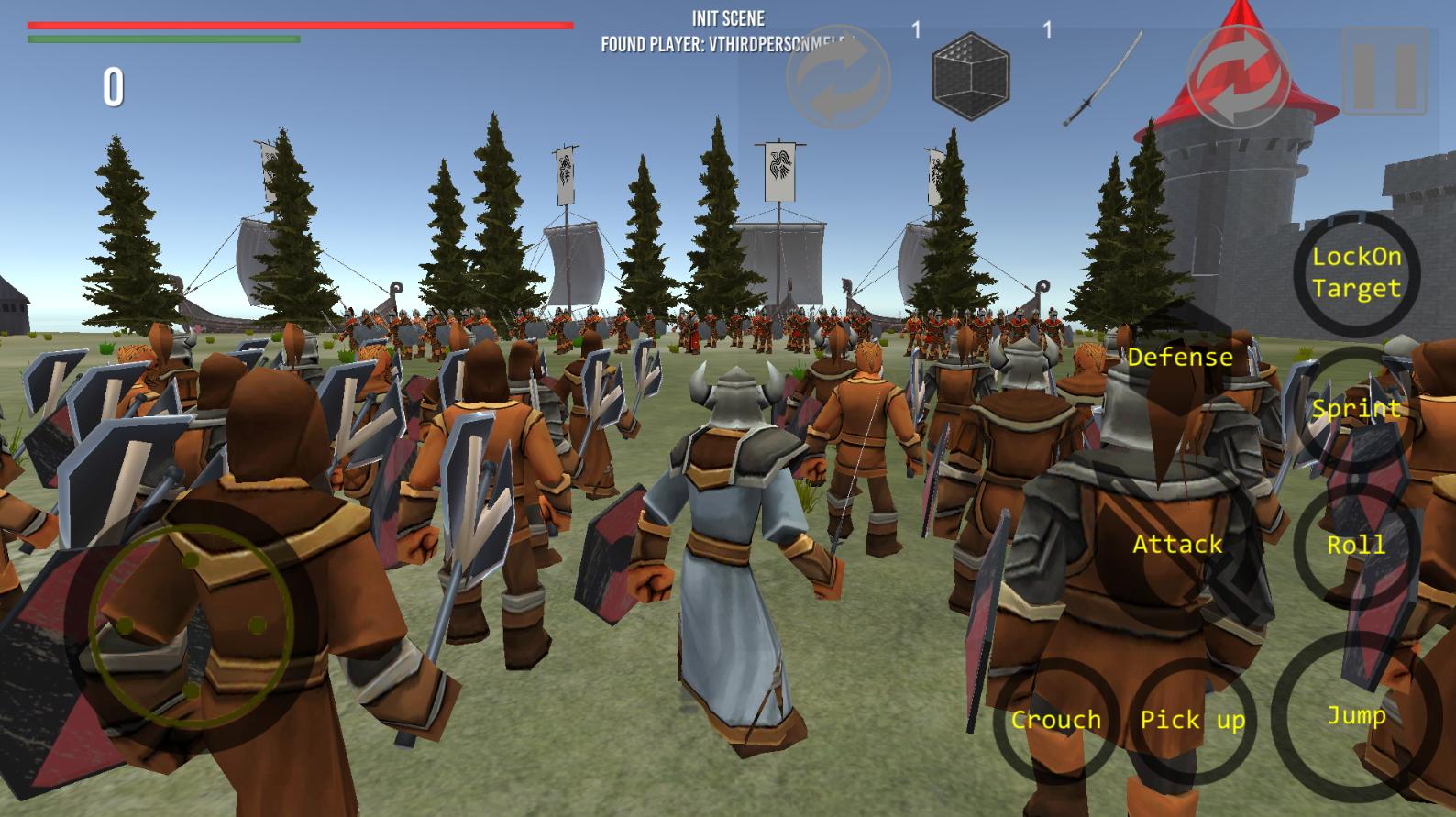Screen dimensions: 1456x817
Task: Click the FOUND PLAYER status text
Action: (728, 39)
